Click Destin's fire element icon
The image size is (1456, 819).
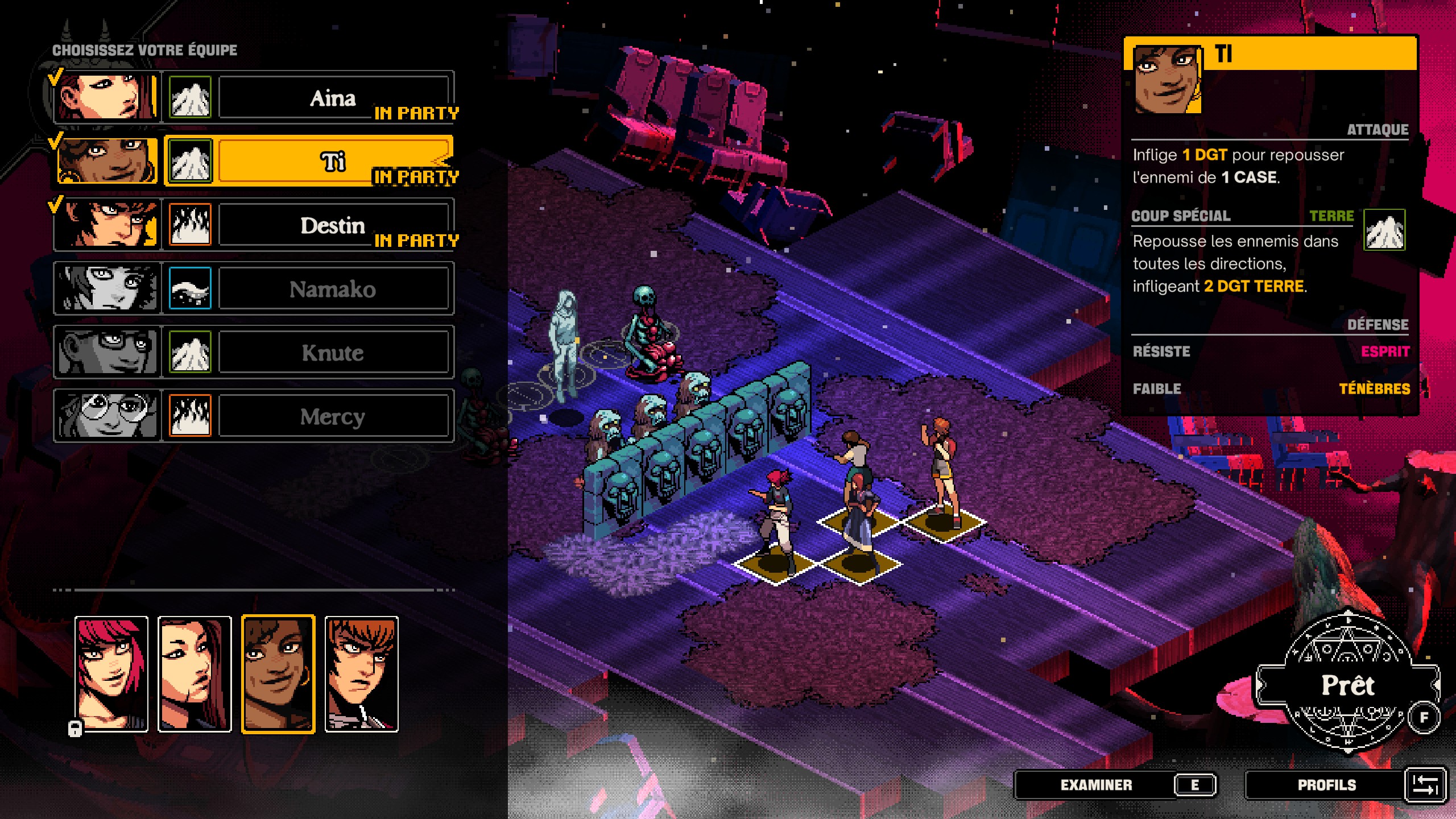pyautogui.click(x=191, y=225)
